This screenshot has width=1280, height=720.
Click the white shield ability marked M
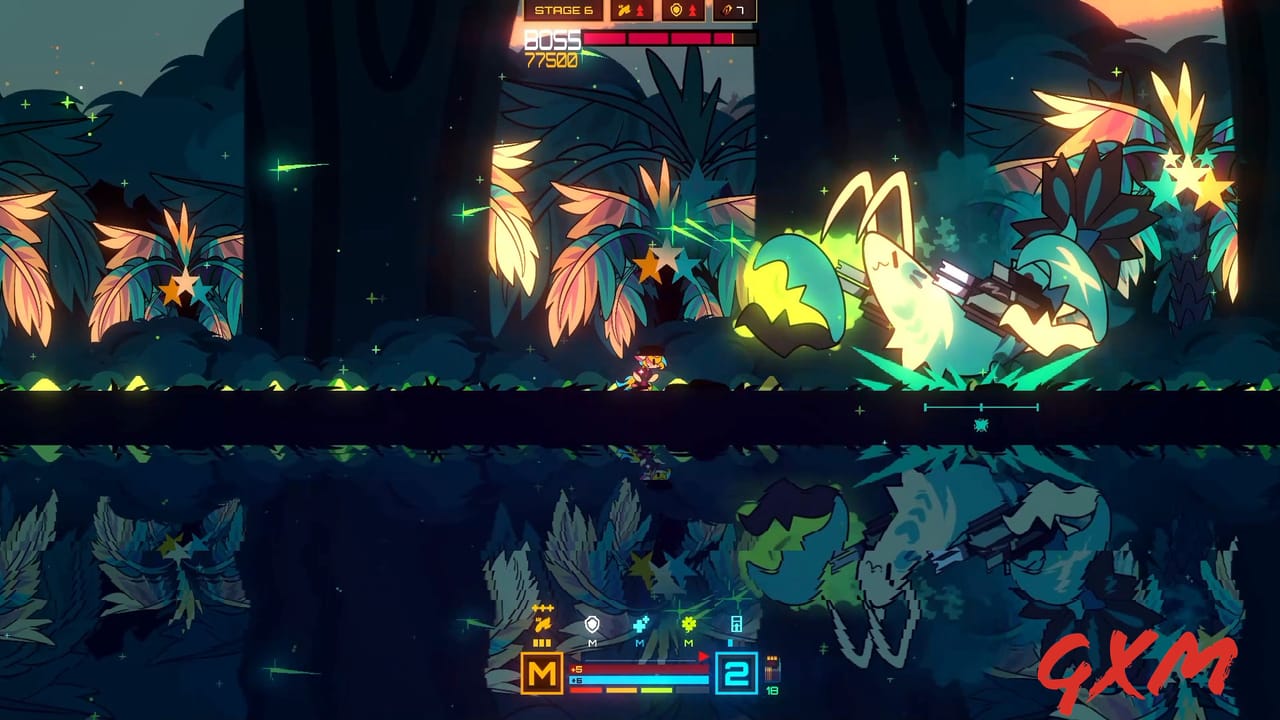(592, 624)
